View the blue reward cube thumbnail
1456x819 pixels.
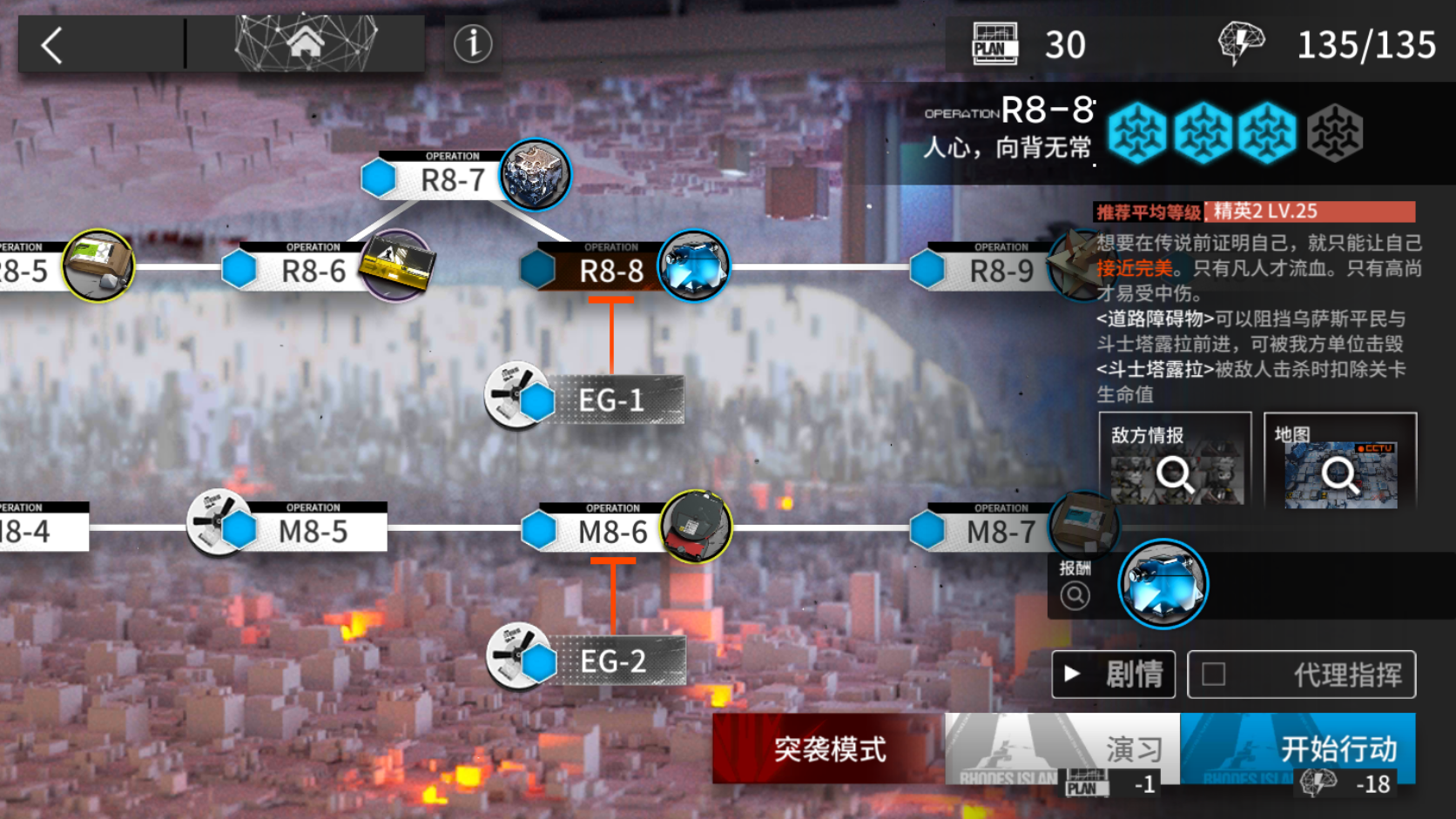pyautogui.click(x=1164, y=584)
